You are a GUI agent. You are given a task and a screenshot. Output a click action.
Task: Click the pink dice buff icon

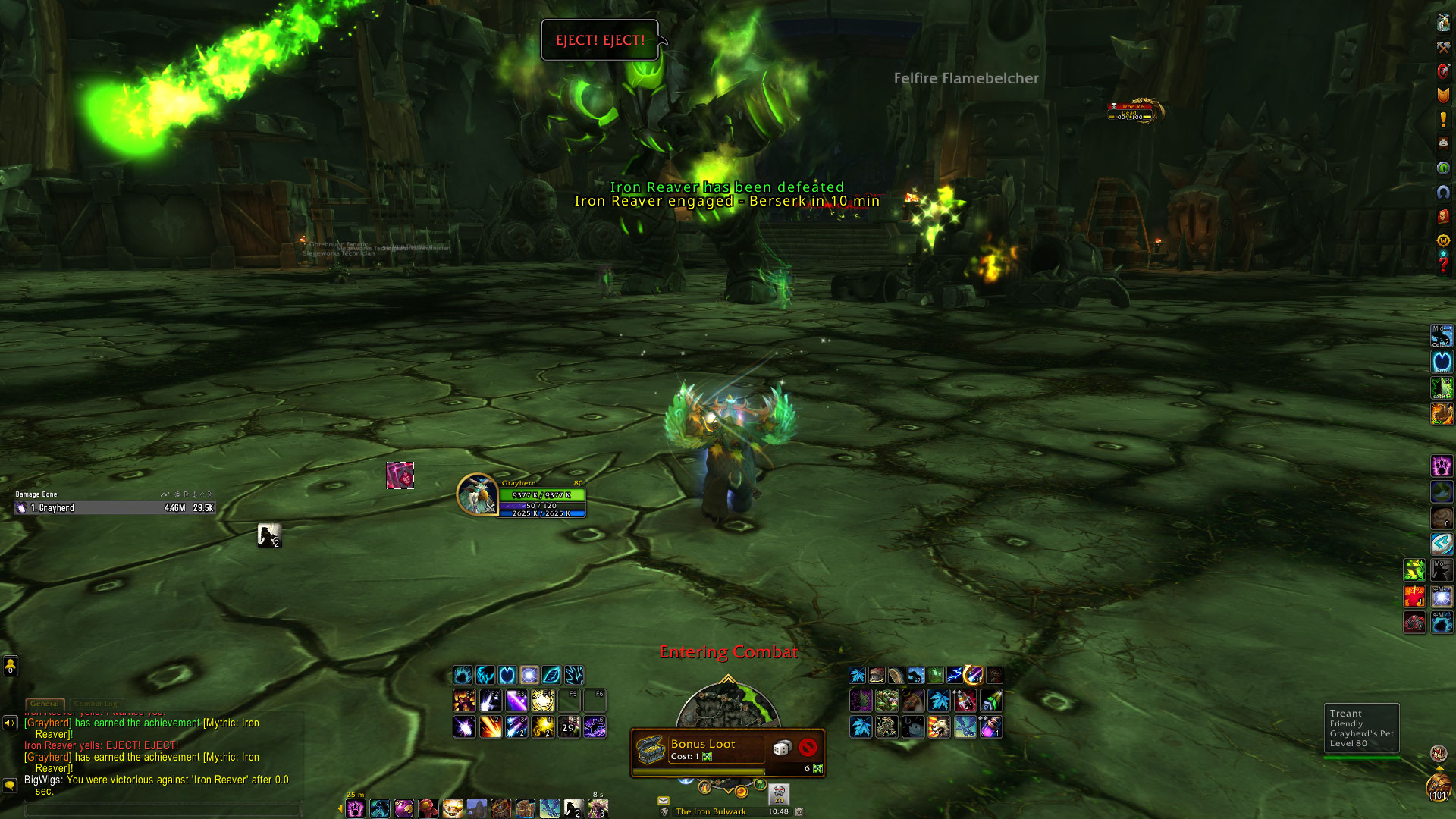[x=400, y=475]
